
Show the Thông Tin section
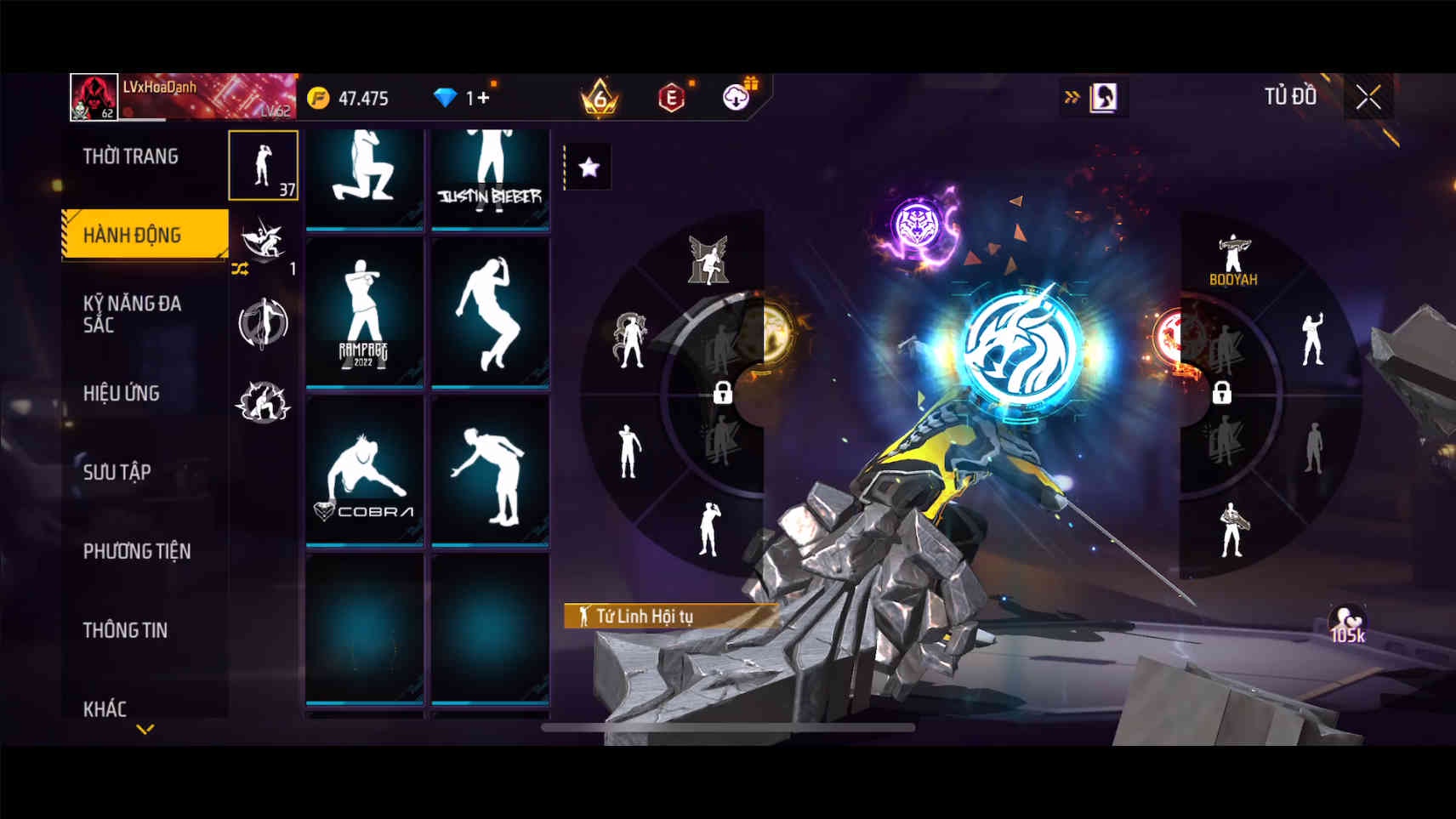[125, 630]
